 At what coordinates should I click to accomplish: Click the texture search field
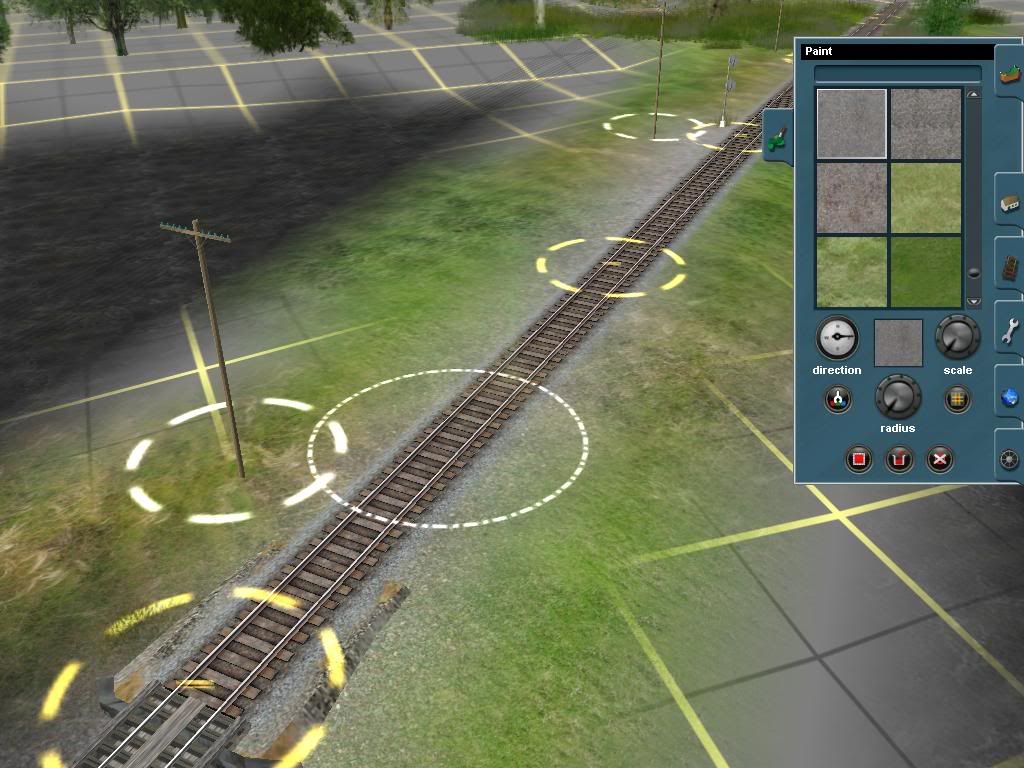point(897,74)
